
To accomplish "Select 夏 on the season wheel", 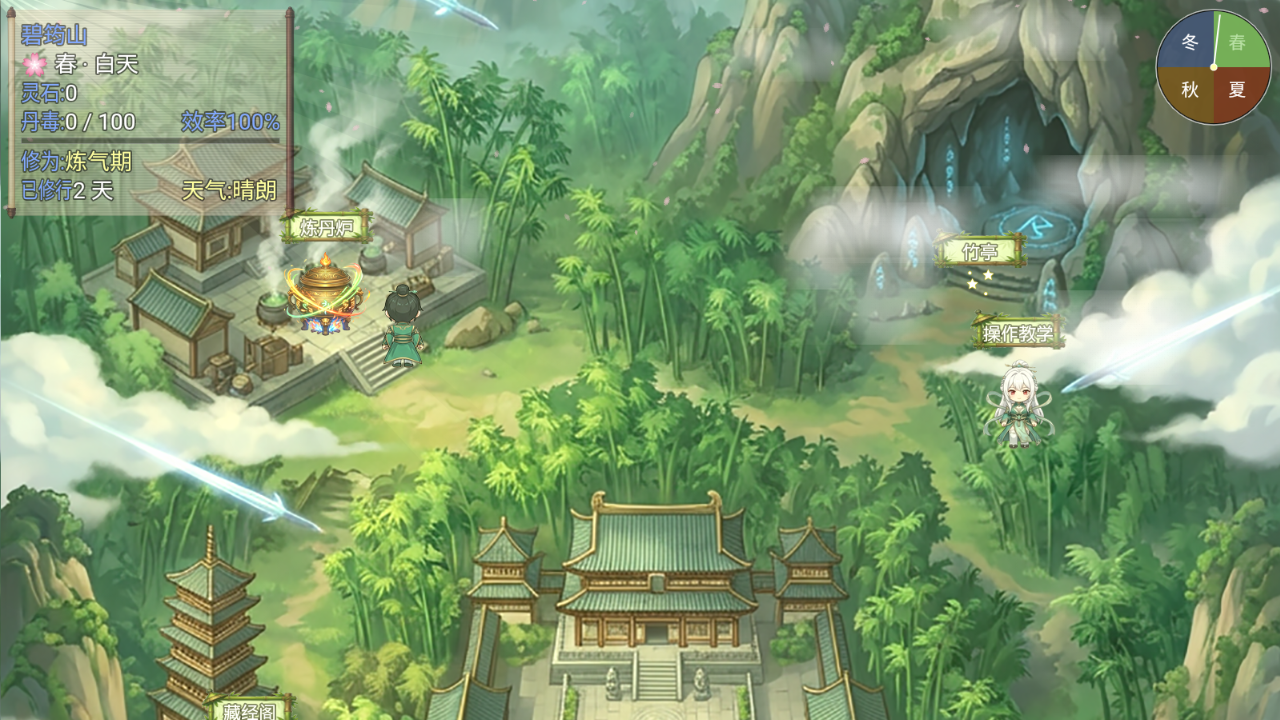I will coord(1237,90).
